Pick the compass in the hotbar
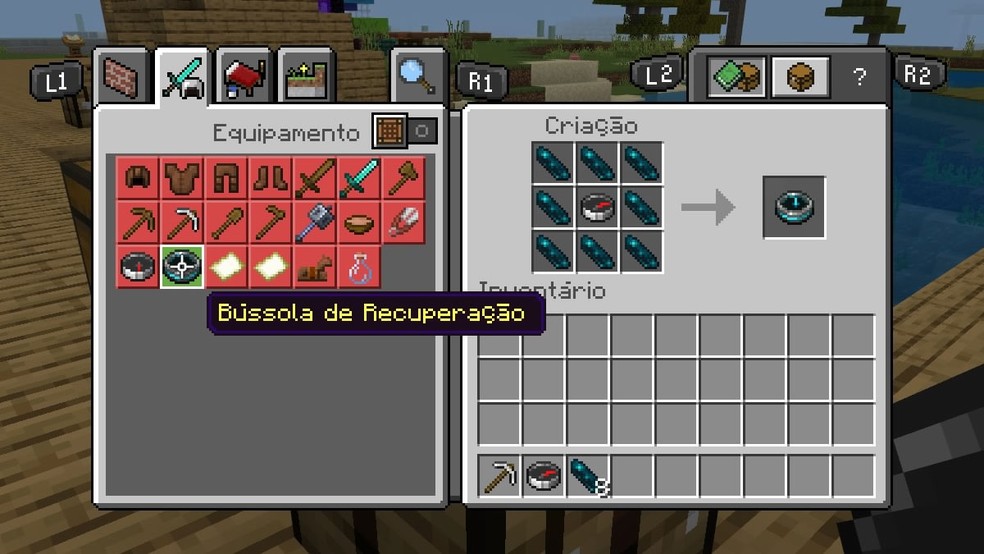The image size is (984, 554). click(x=543, y=476)
